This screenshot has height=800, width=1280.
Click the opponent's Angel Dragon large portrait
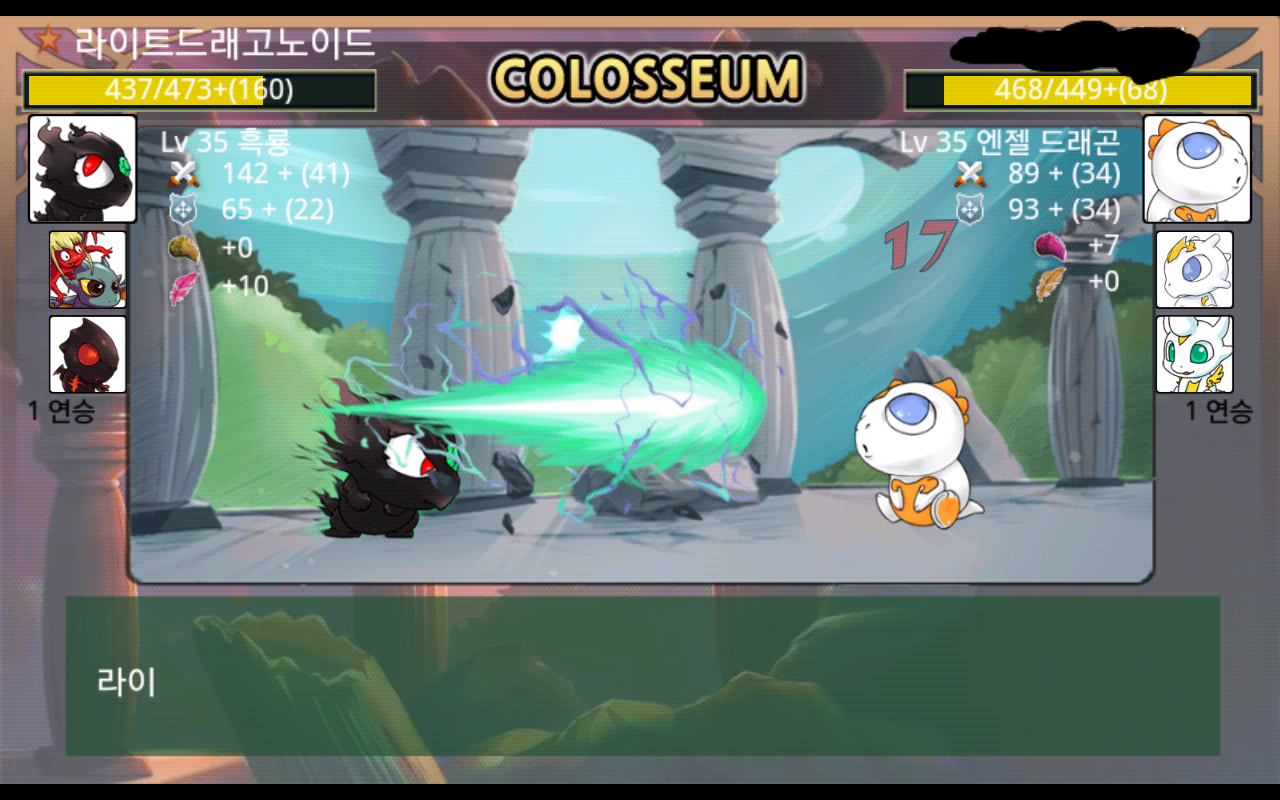click(x=1197, y=168)
